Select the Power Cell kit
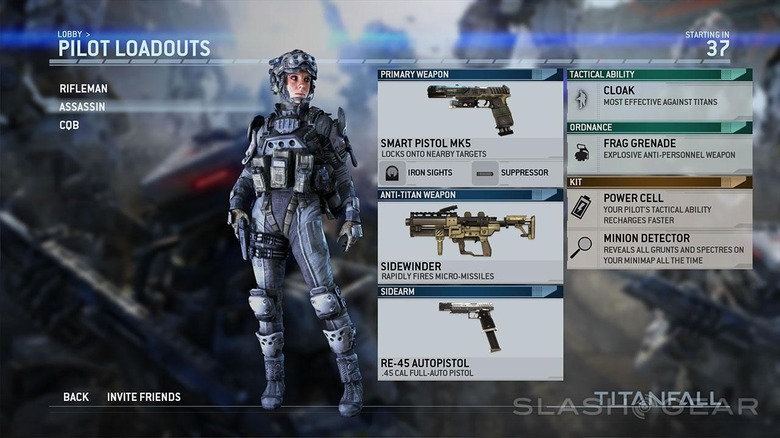Viewport: 780px width, 438px height. coord(660,208)
